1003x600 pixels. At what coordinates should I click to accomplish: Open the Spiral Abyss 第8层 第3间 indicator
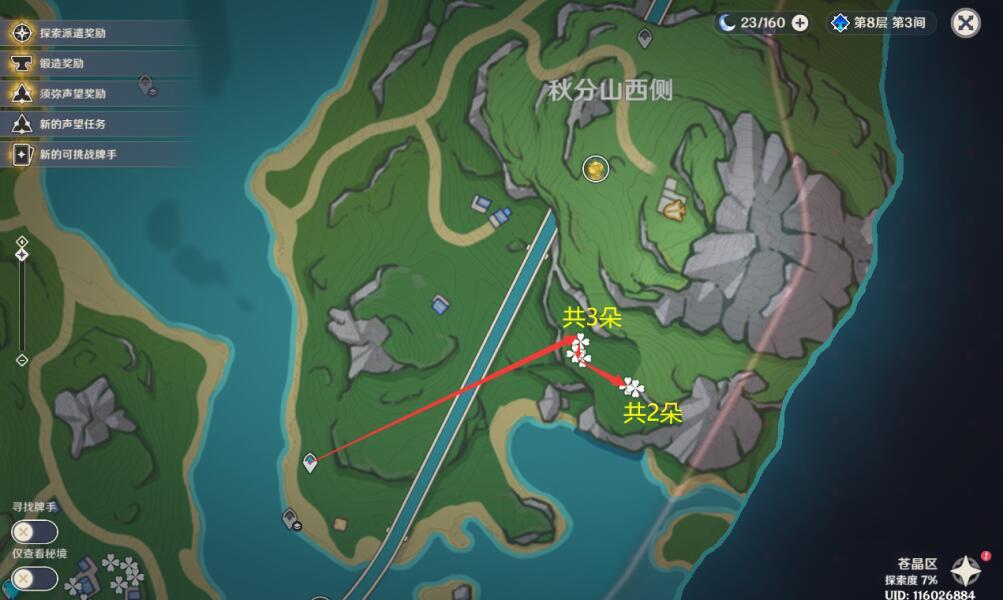tap(879, 23)
